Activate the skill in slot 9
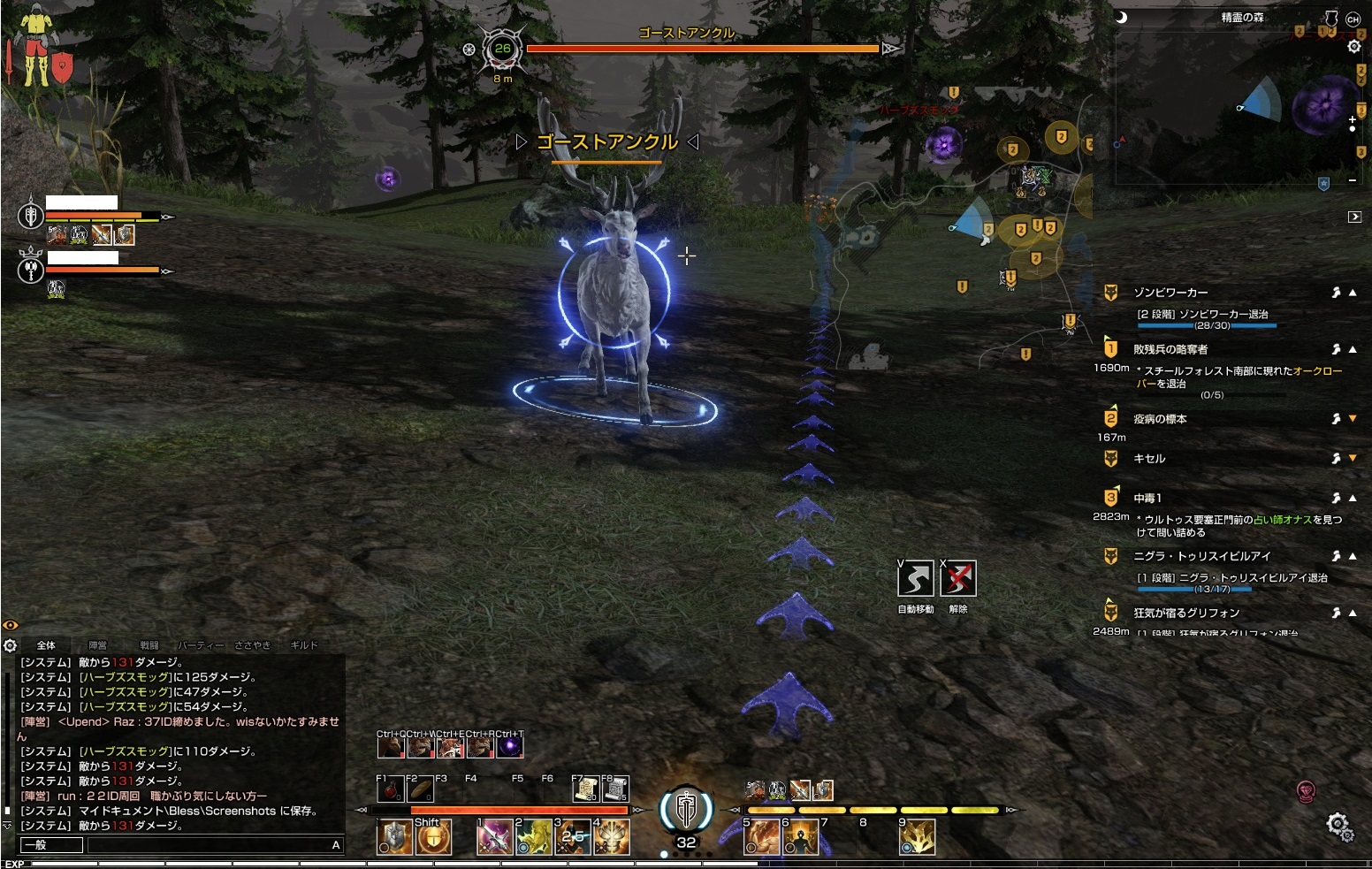 [x=918, y=837]
